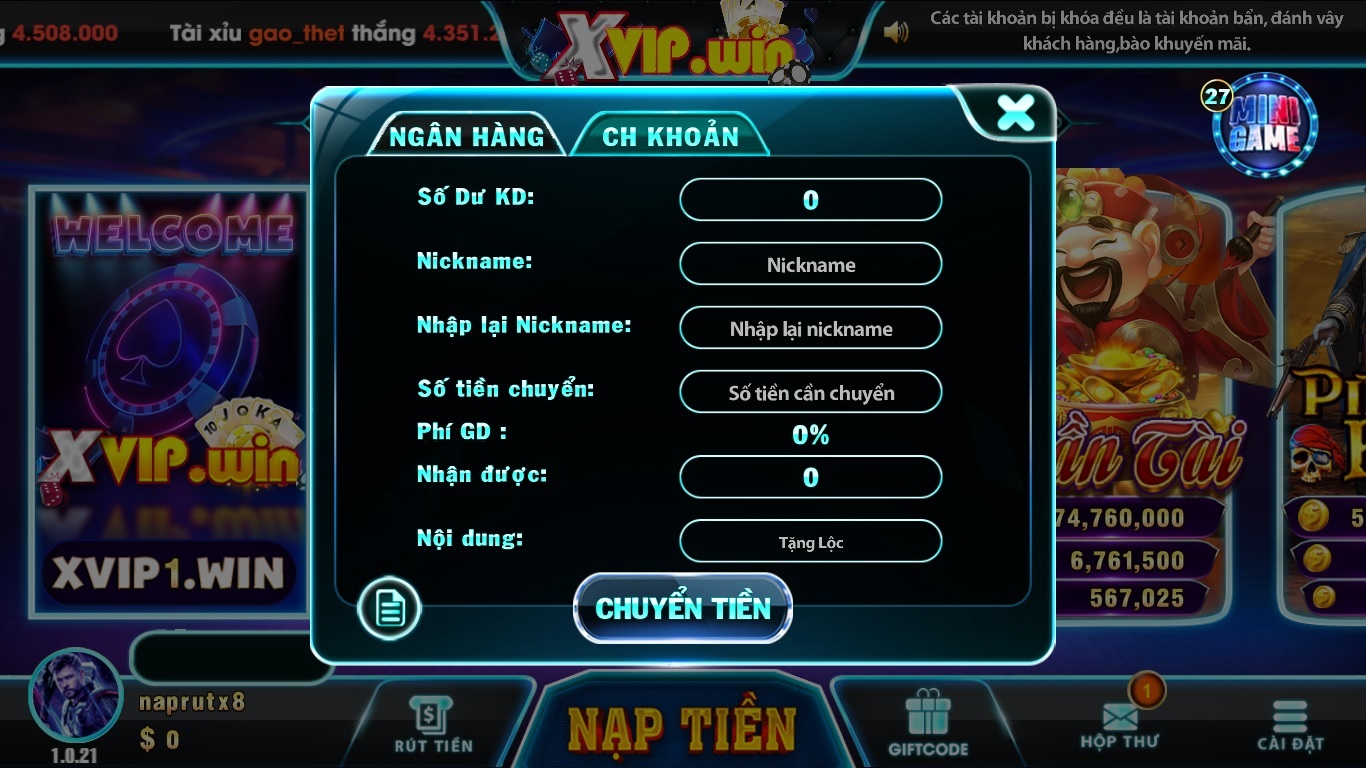1366x768 pixels.
Task: Select the Nhập lại nickname field
Action: pos(810,327)
